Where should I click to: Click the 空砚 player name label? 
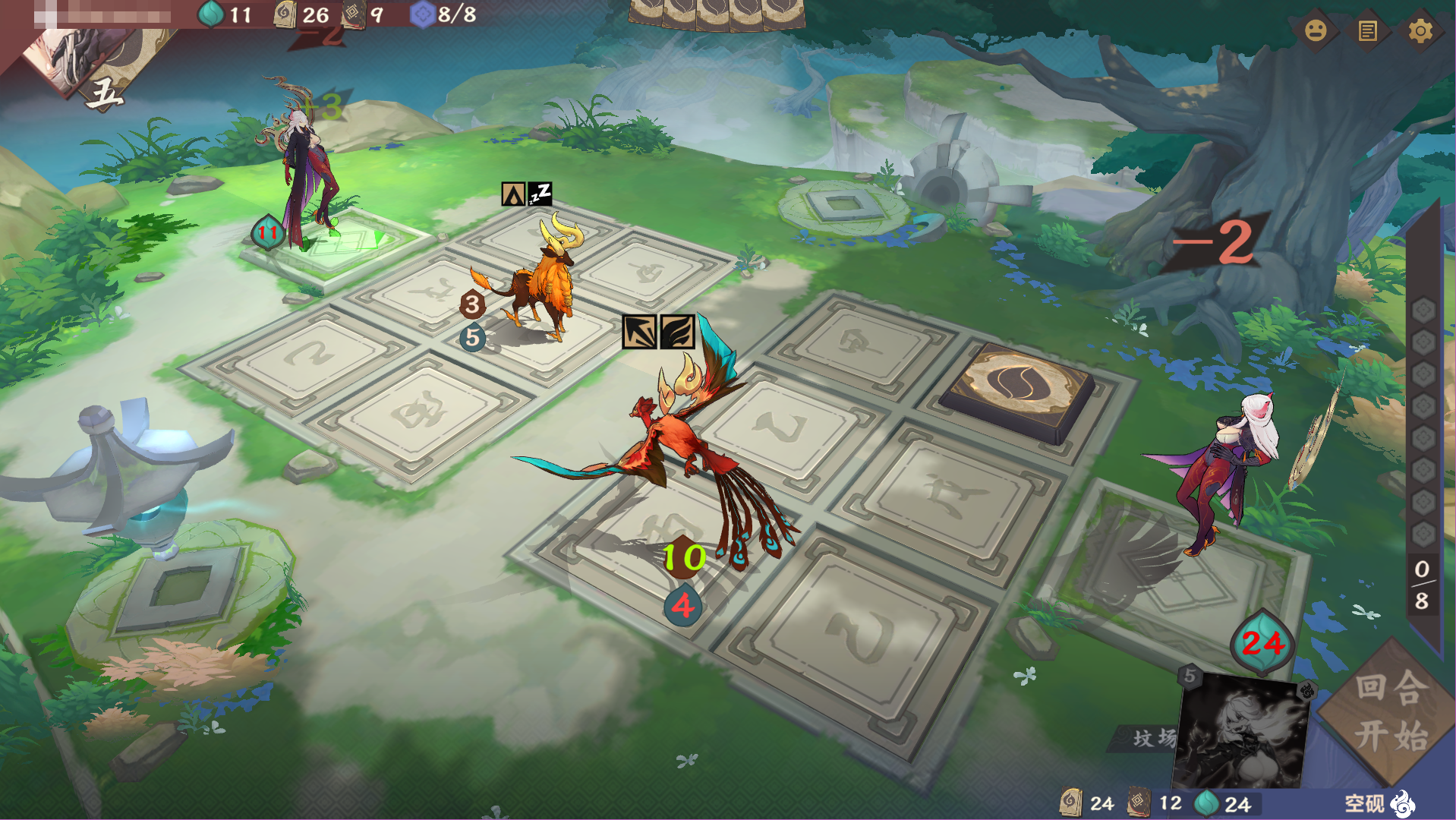tap(1364, 803)
